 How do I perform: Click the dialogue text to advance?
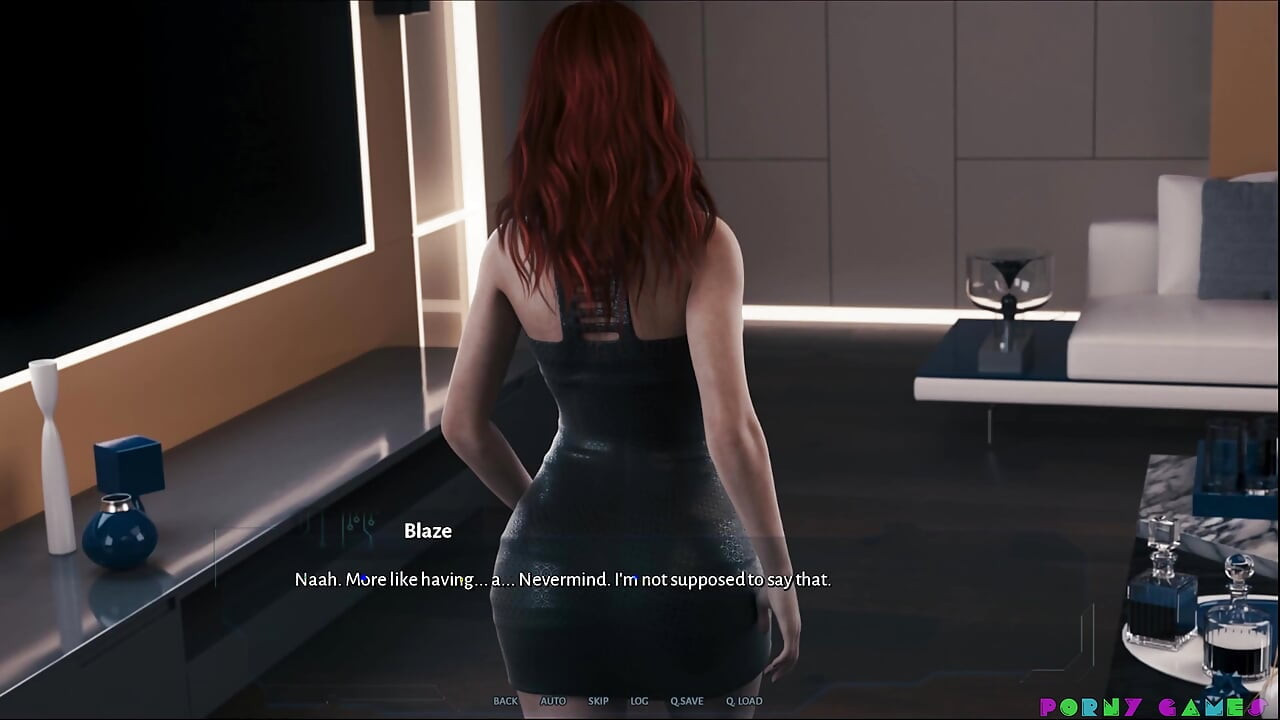(x=562, y=579)
